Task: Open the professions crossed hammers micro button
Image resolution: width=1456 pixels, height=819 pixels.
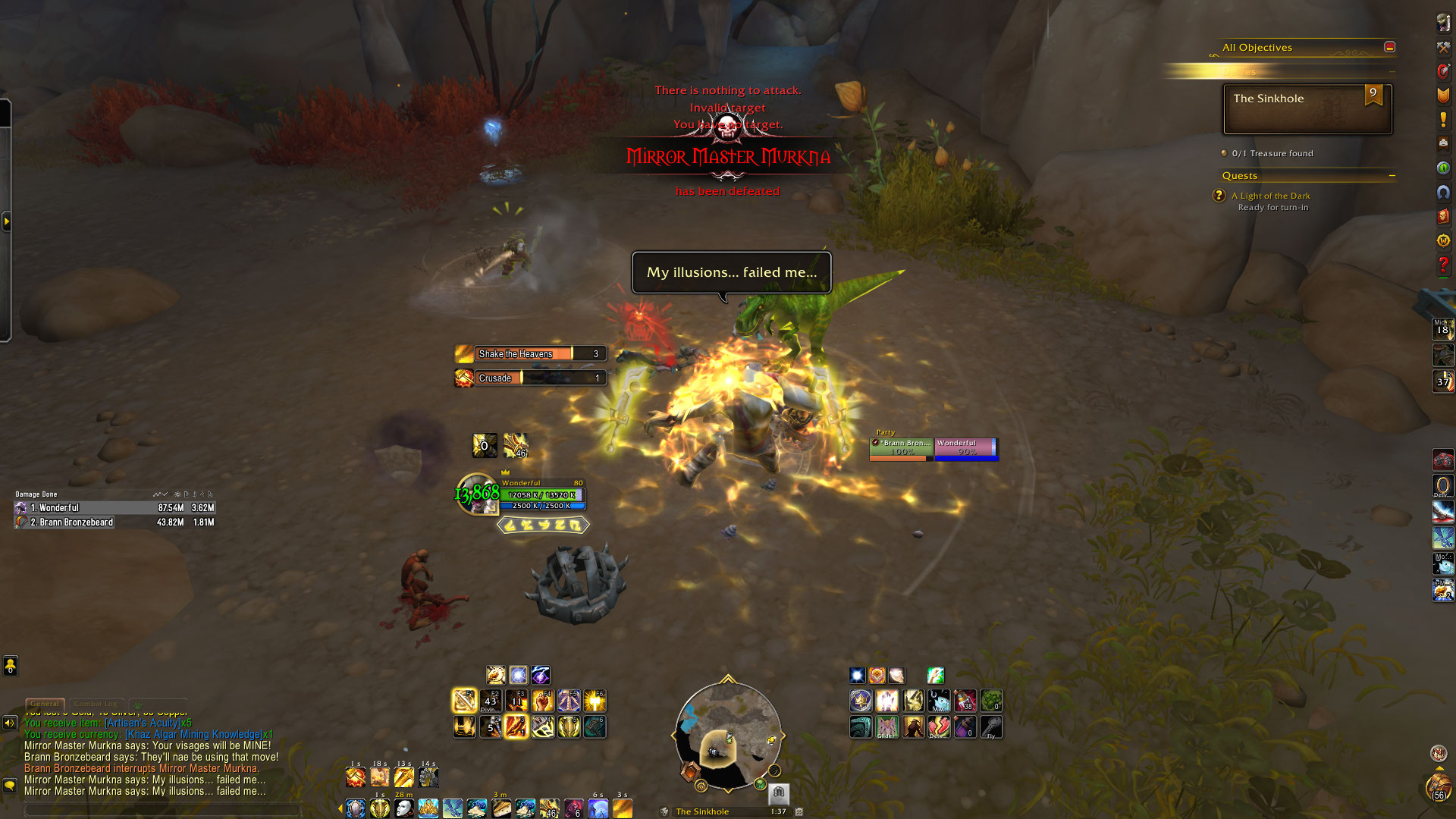Action: (x=1442, y=47)
